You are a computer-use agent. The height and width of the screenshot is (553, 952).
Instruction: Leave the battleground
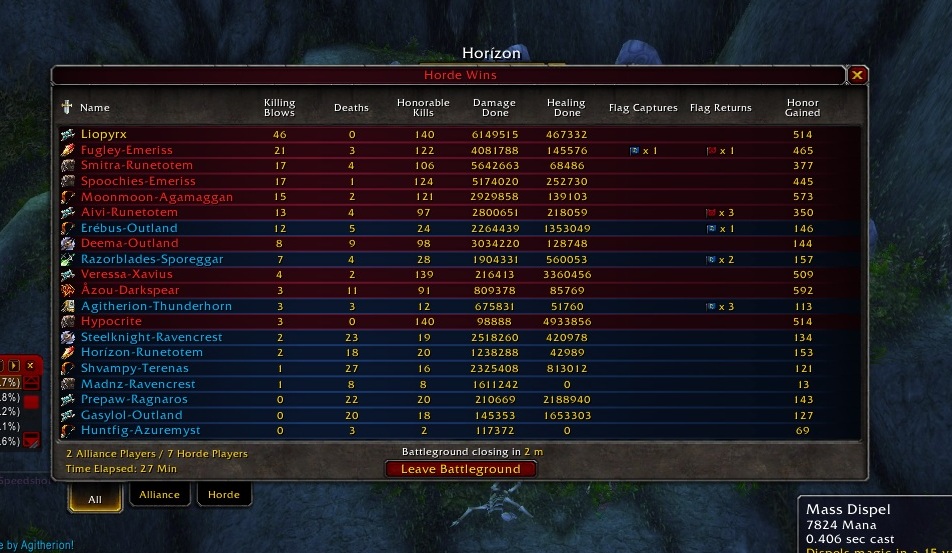[461, 469]
